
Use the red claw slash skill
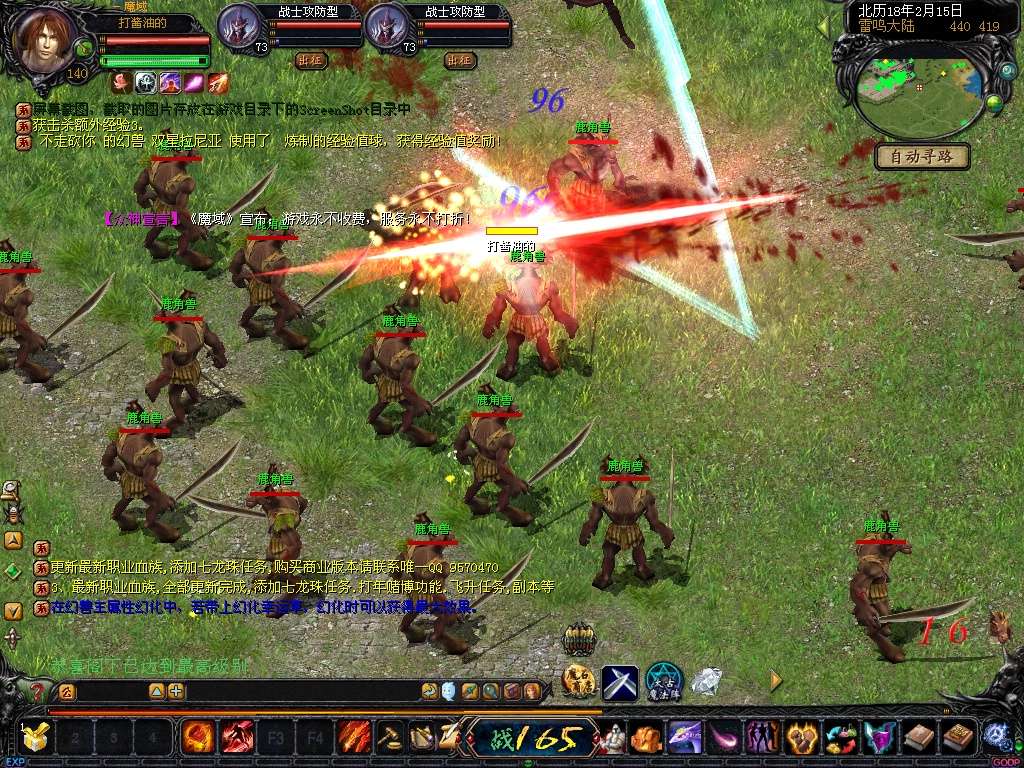(237, 738)
